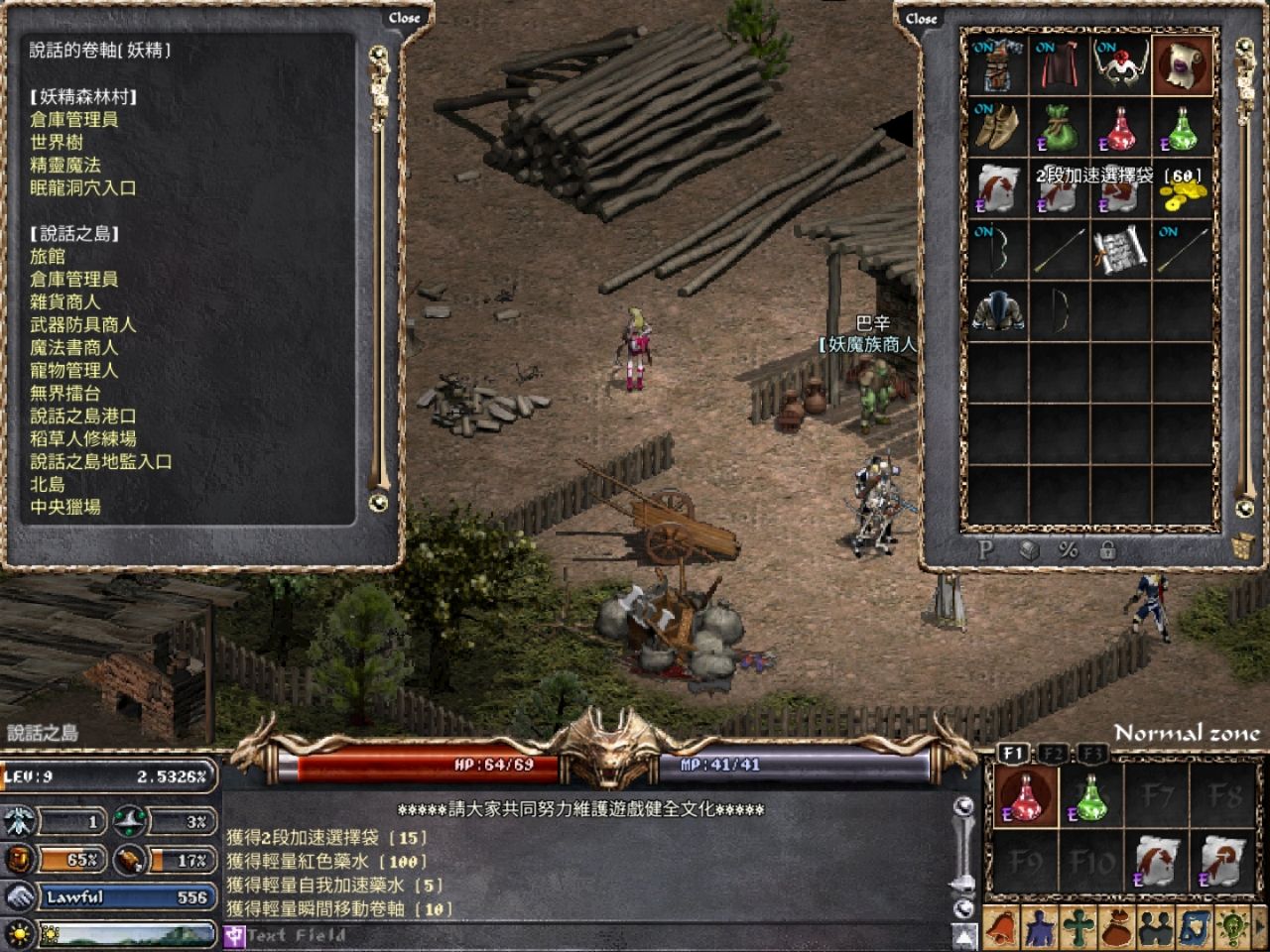Select 世界樹 from the scroll list
This screenshot has height=952, width=1270.
(57, 142)
